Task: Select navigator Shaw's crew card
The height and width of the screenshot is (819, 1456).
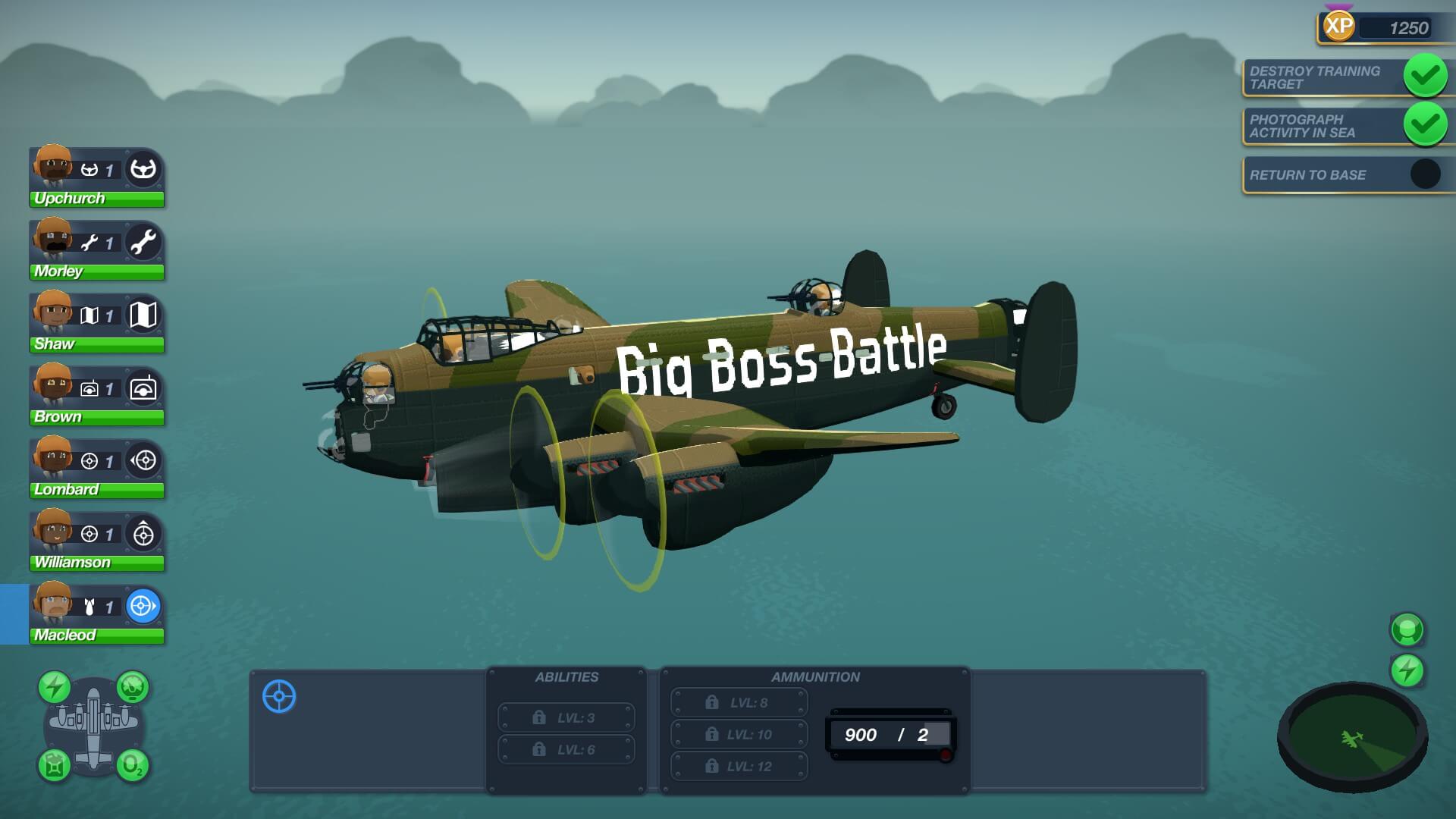Action: coord(96,323)
